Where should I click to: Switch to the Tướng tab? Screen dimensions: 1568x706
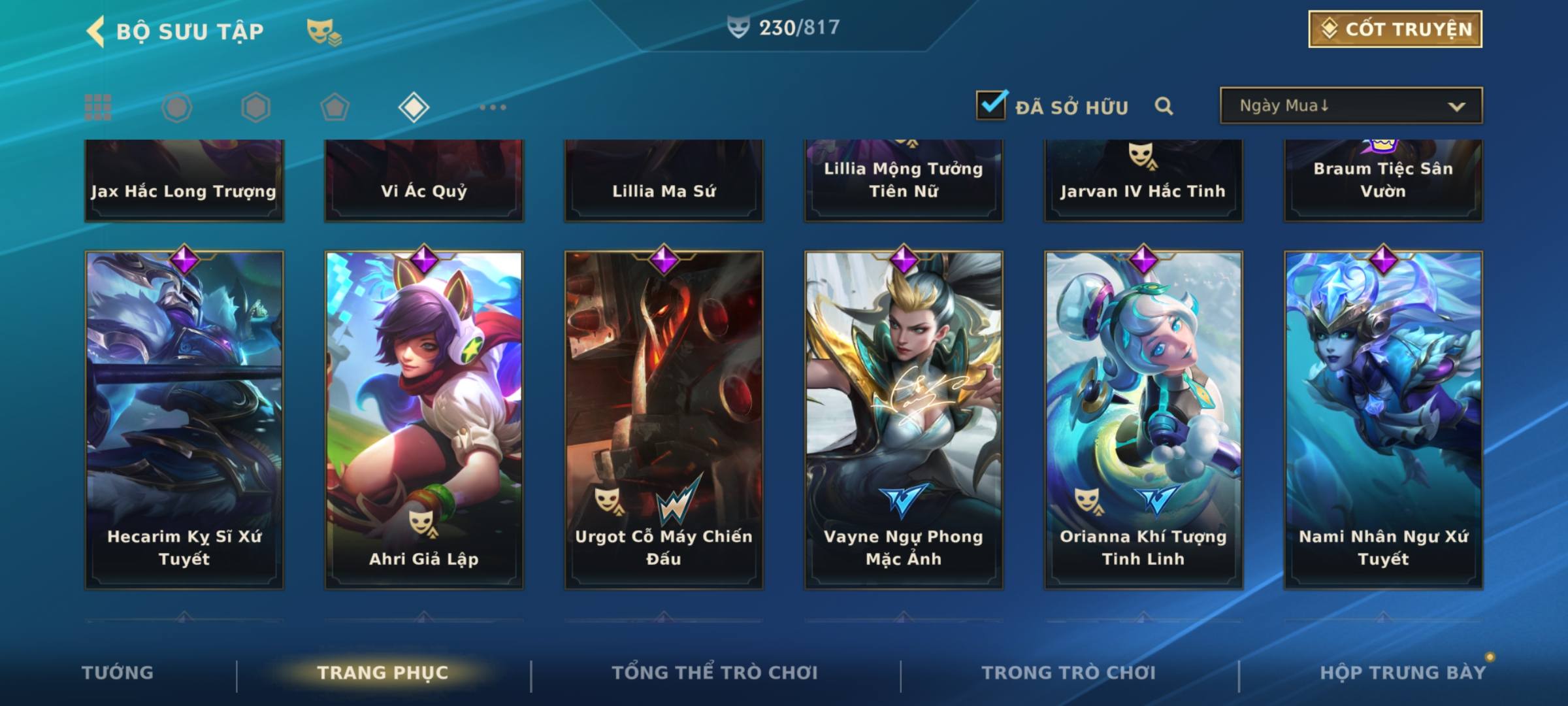click(118, 673)
